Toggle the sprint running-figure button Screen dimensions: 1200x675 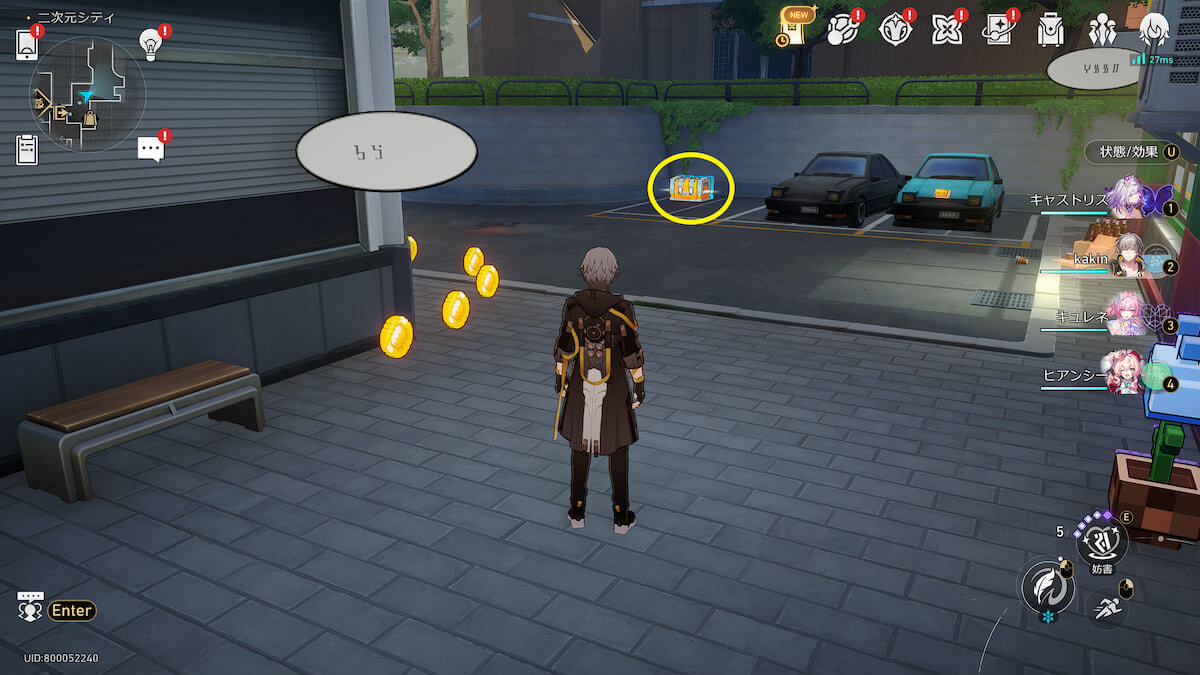pos(1106,608)
